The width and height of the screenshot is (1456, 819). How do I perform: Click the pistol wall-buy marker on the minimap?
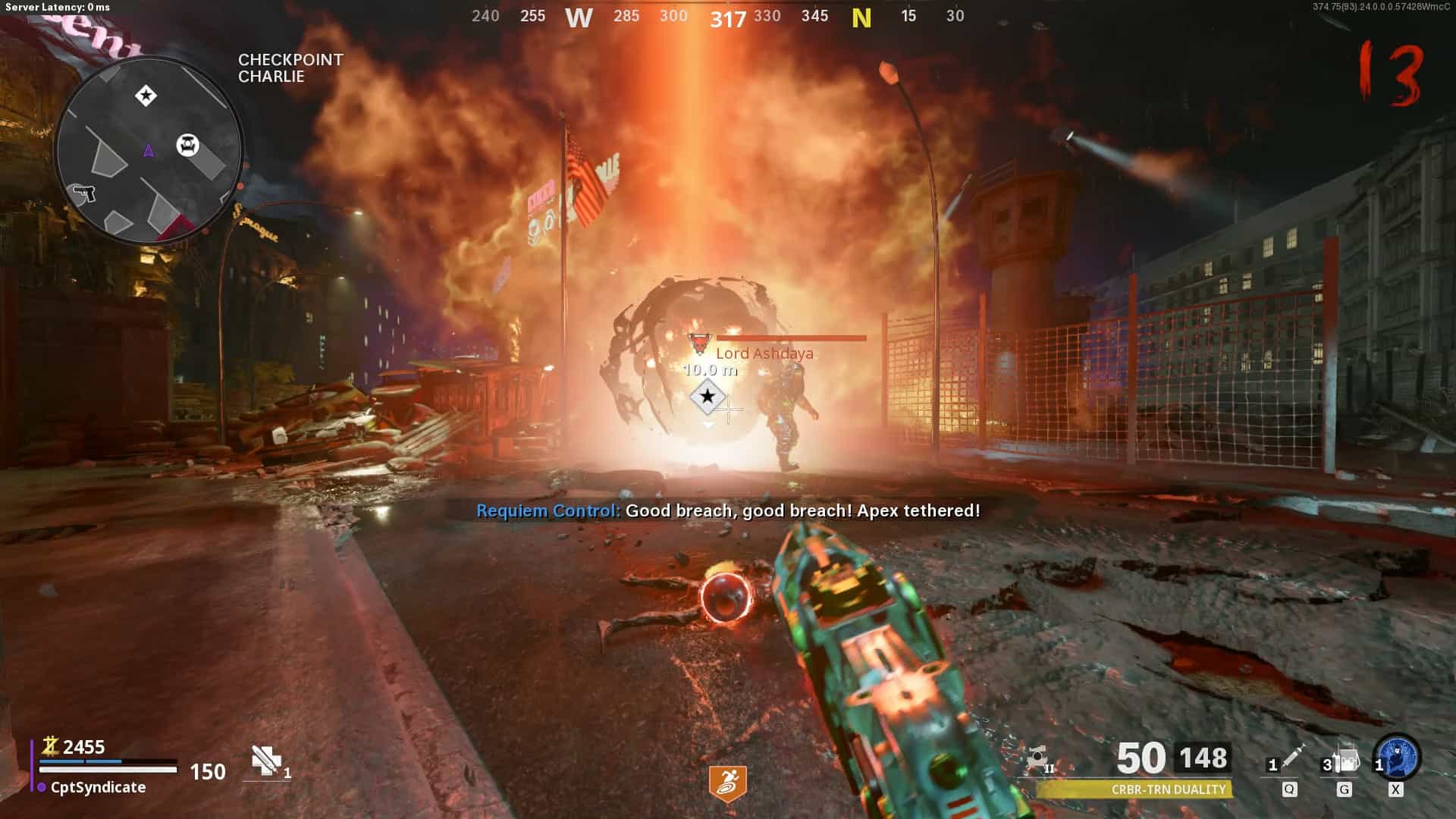84,193
